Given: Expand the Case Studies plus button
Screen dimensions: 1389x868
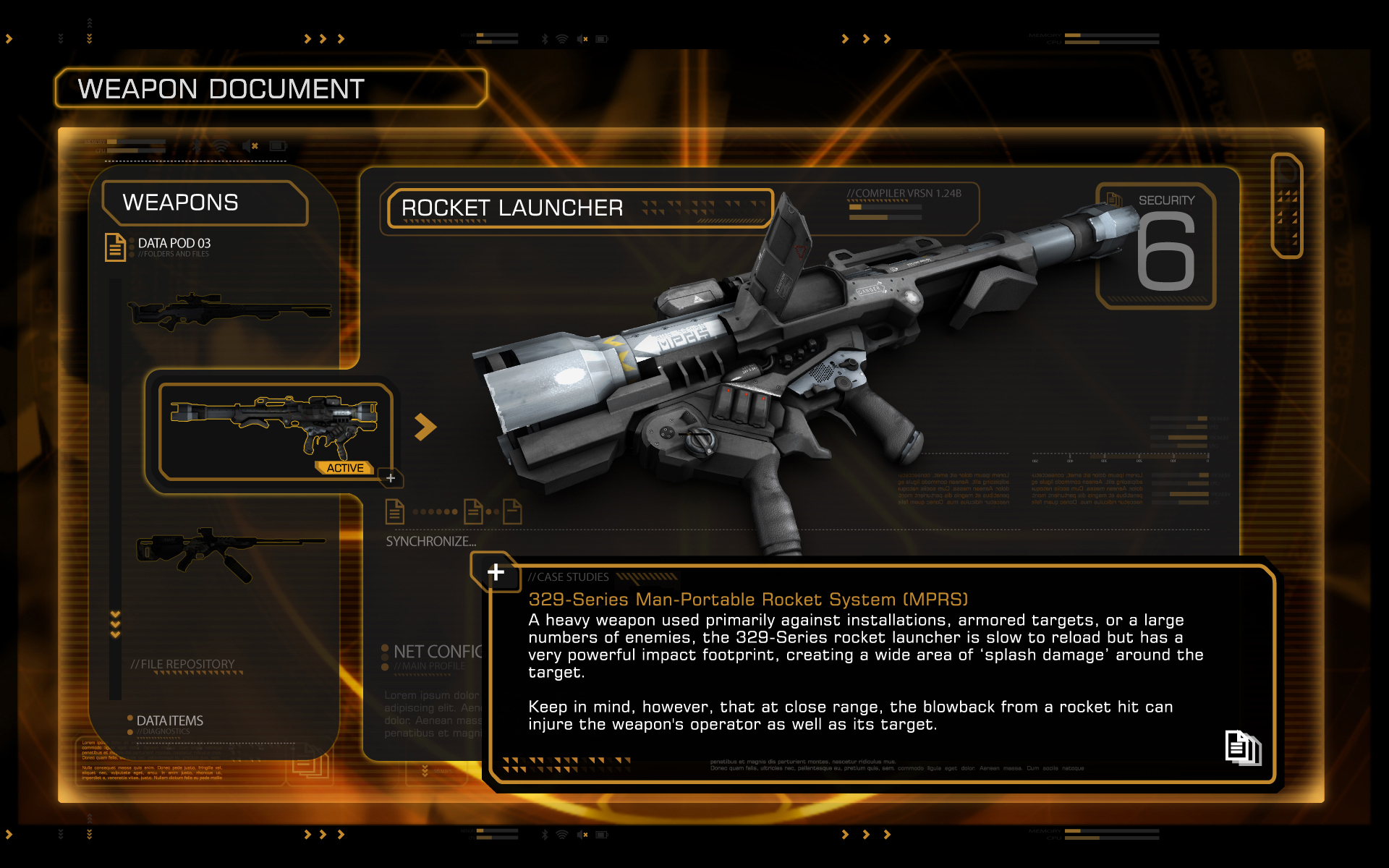Looking at the screenshot, I should point(496,572).
